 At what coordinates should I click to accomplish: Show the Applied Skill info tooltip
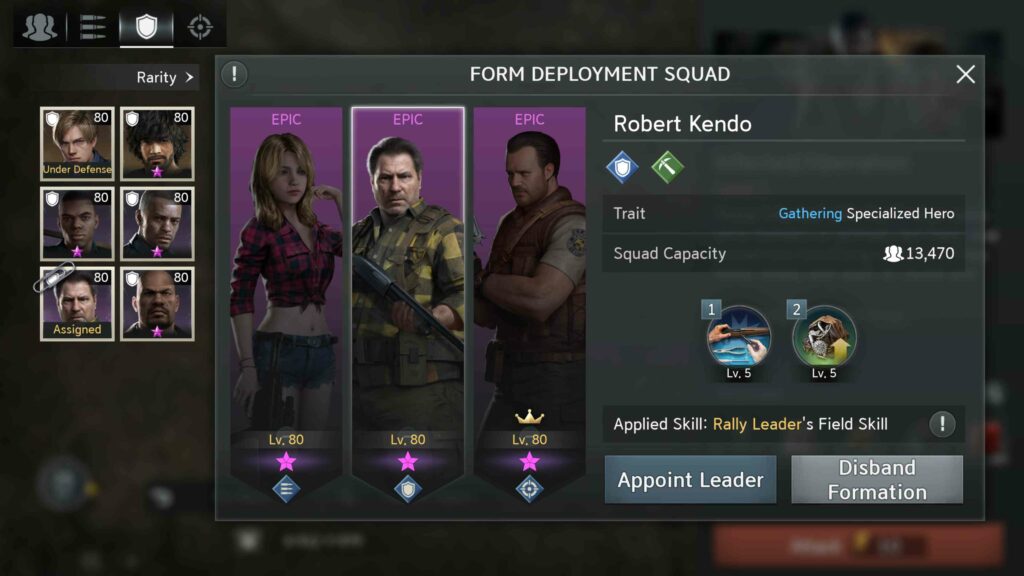941,424
